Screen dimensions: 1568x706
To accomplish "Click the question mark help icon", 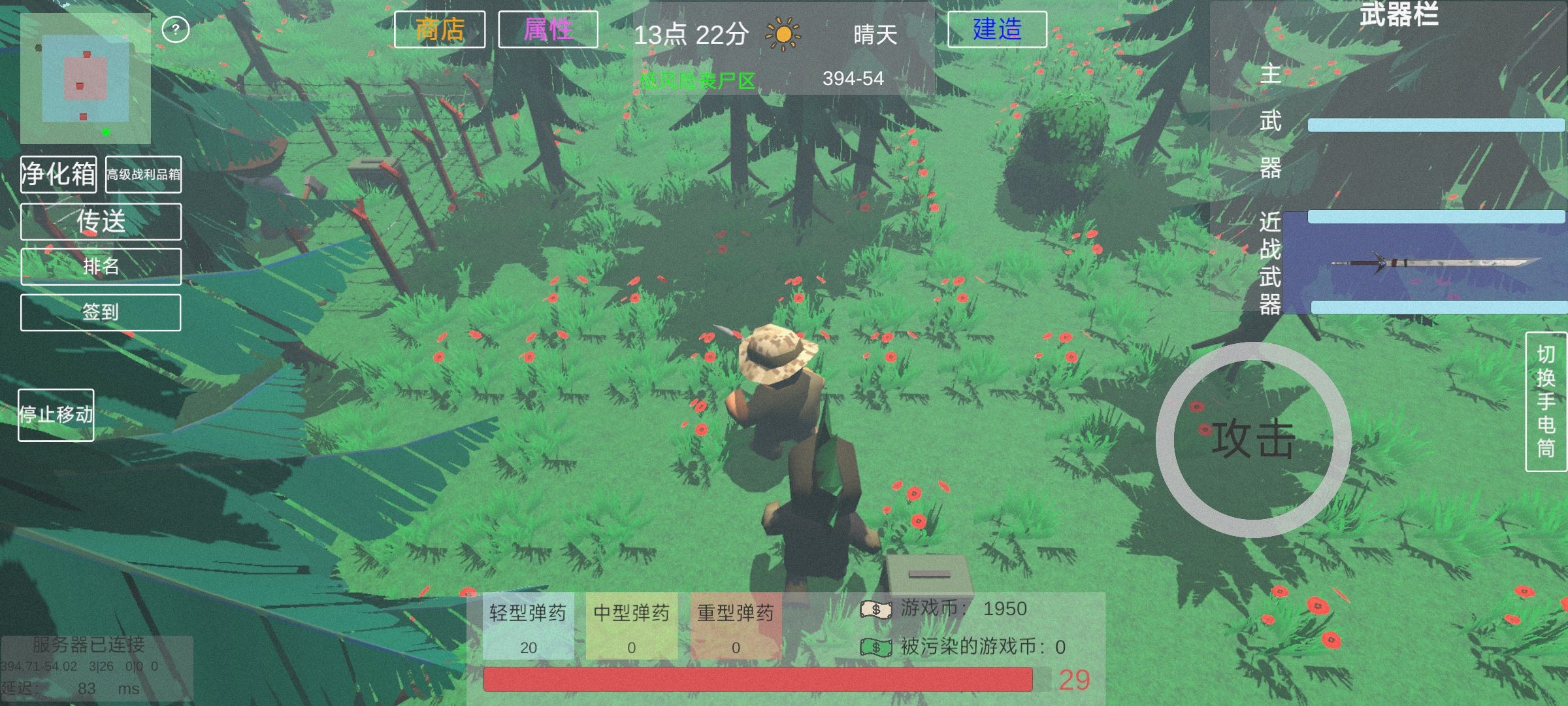I will click(175, 29).
